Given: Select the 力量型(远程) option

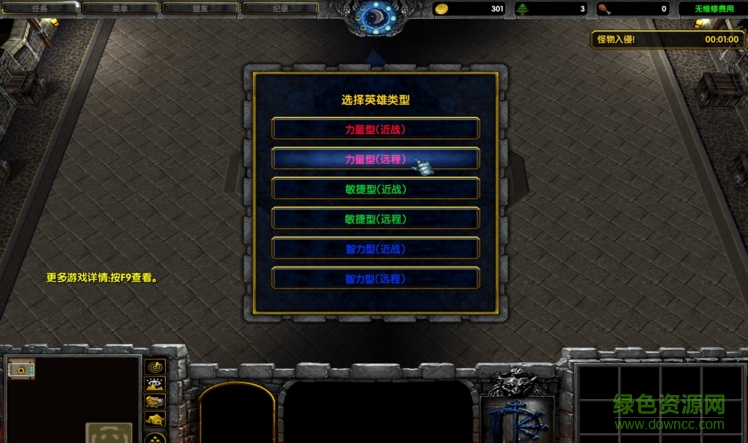Looking at the screenshot, I should tap(375, 159).
